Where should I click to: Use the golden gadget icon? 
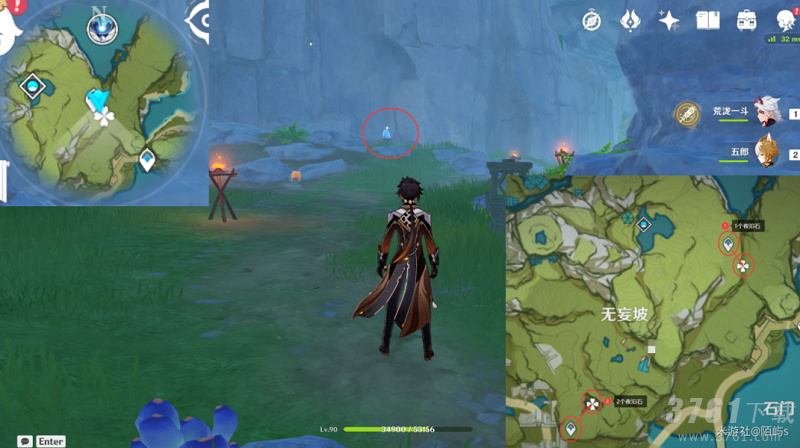(686, 115)
